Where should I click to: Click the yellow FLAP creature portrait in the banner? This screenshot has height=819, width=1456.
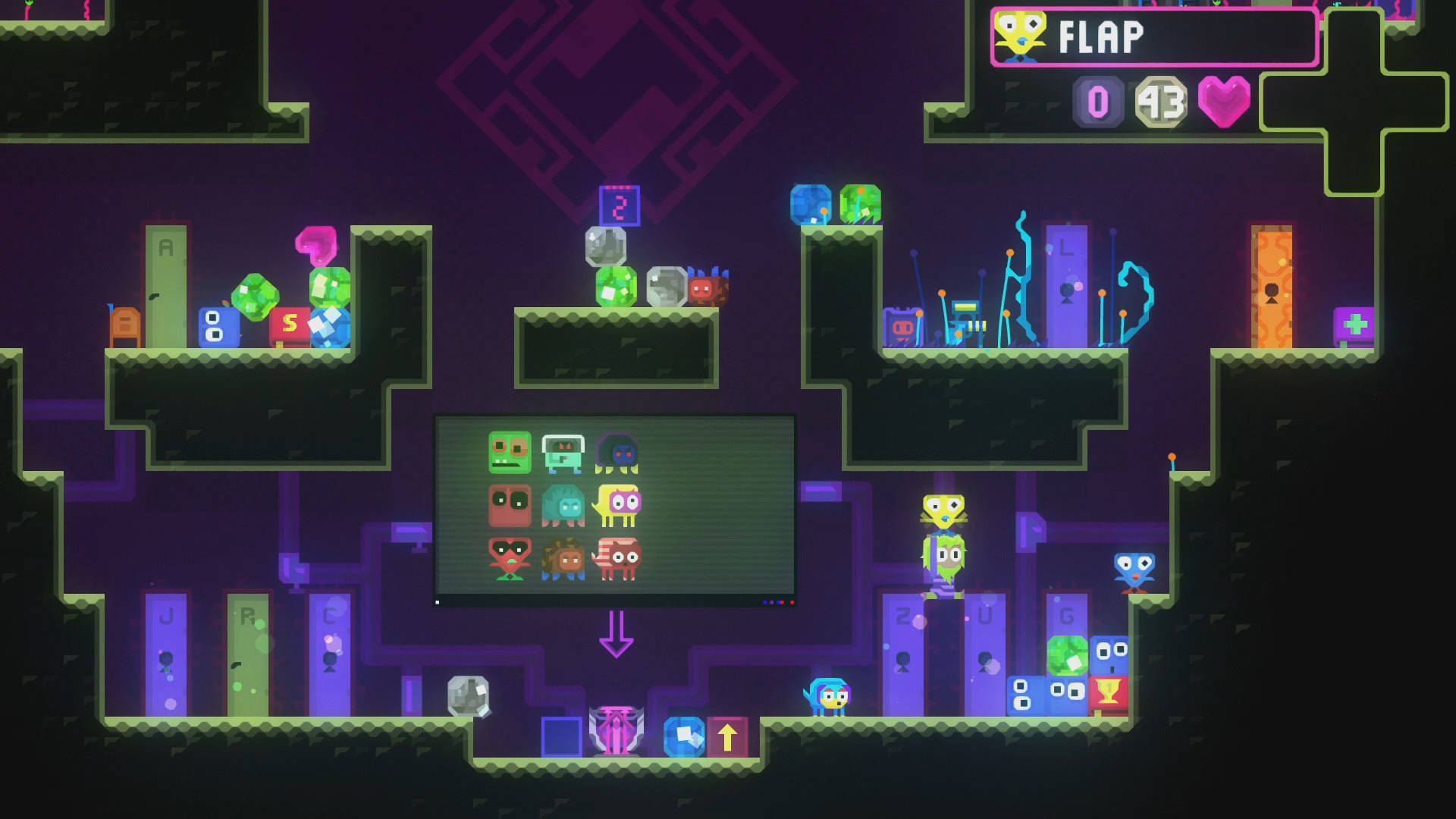1021,34
